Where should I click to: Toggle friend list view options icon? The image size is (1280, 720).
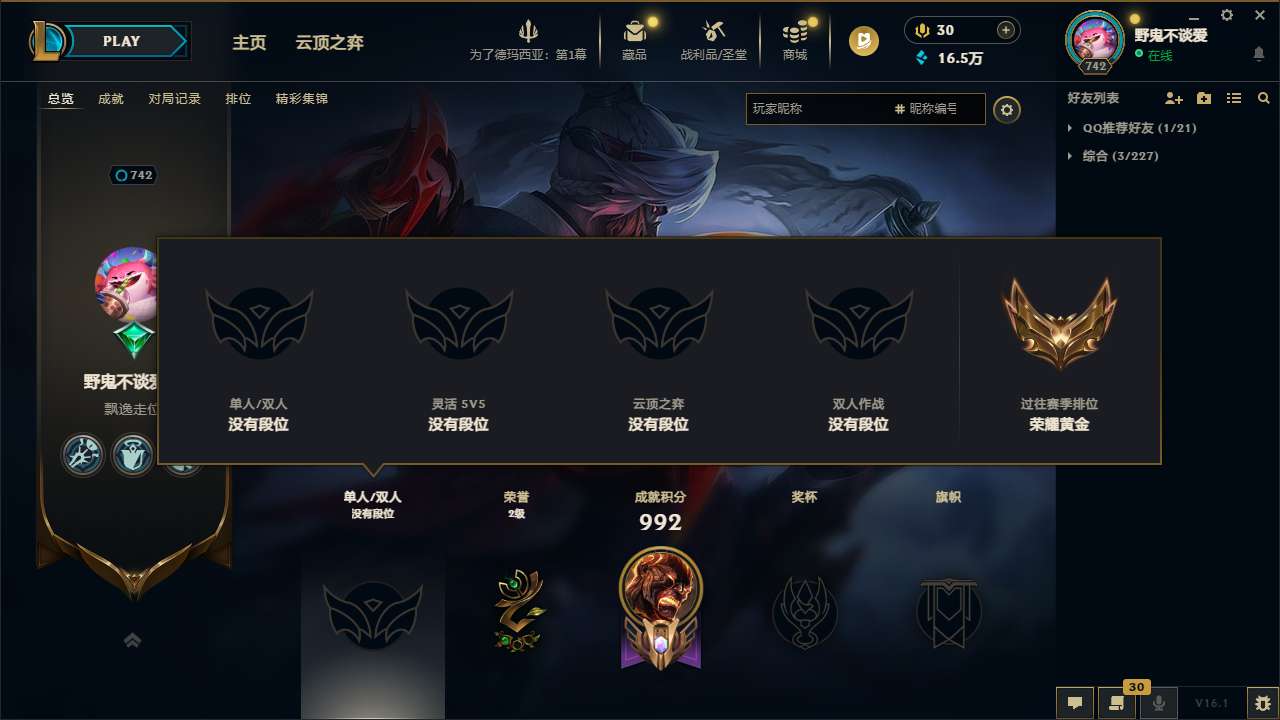1234,98
